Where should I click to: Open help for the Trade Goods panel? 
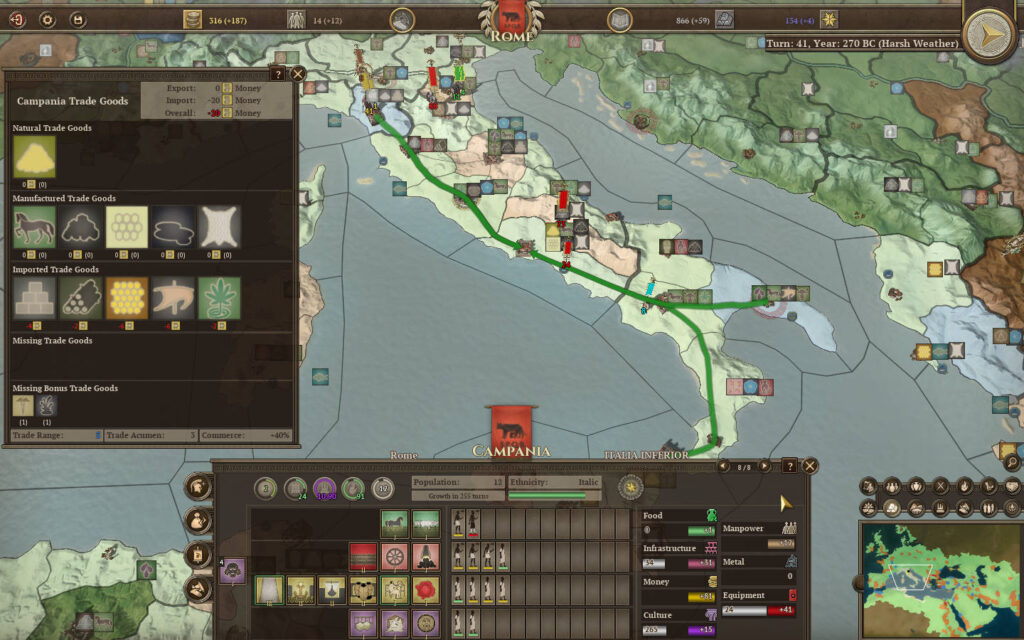pyautogui.click(x=277, y=74)
